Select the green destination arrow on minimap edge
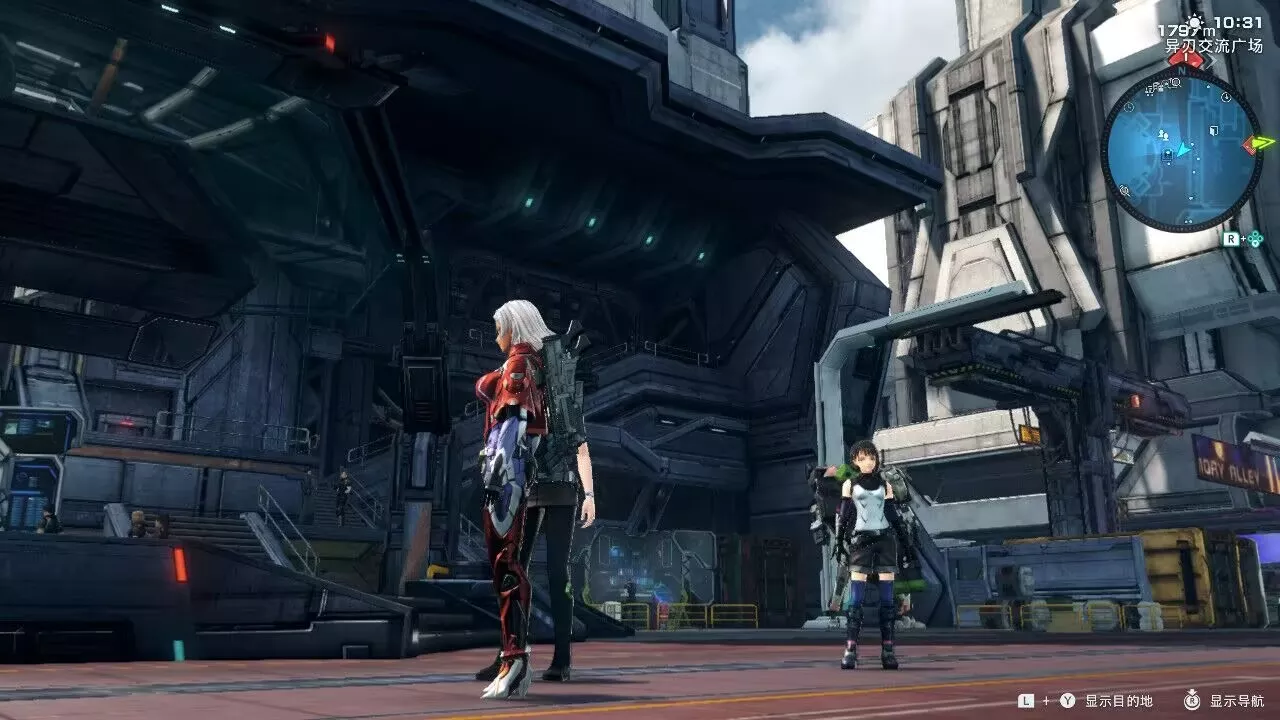The height and width of the screenshot is (720, 1280). 1260,143
